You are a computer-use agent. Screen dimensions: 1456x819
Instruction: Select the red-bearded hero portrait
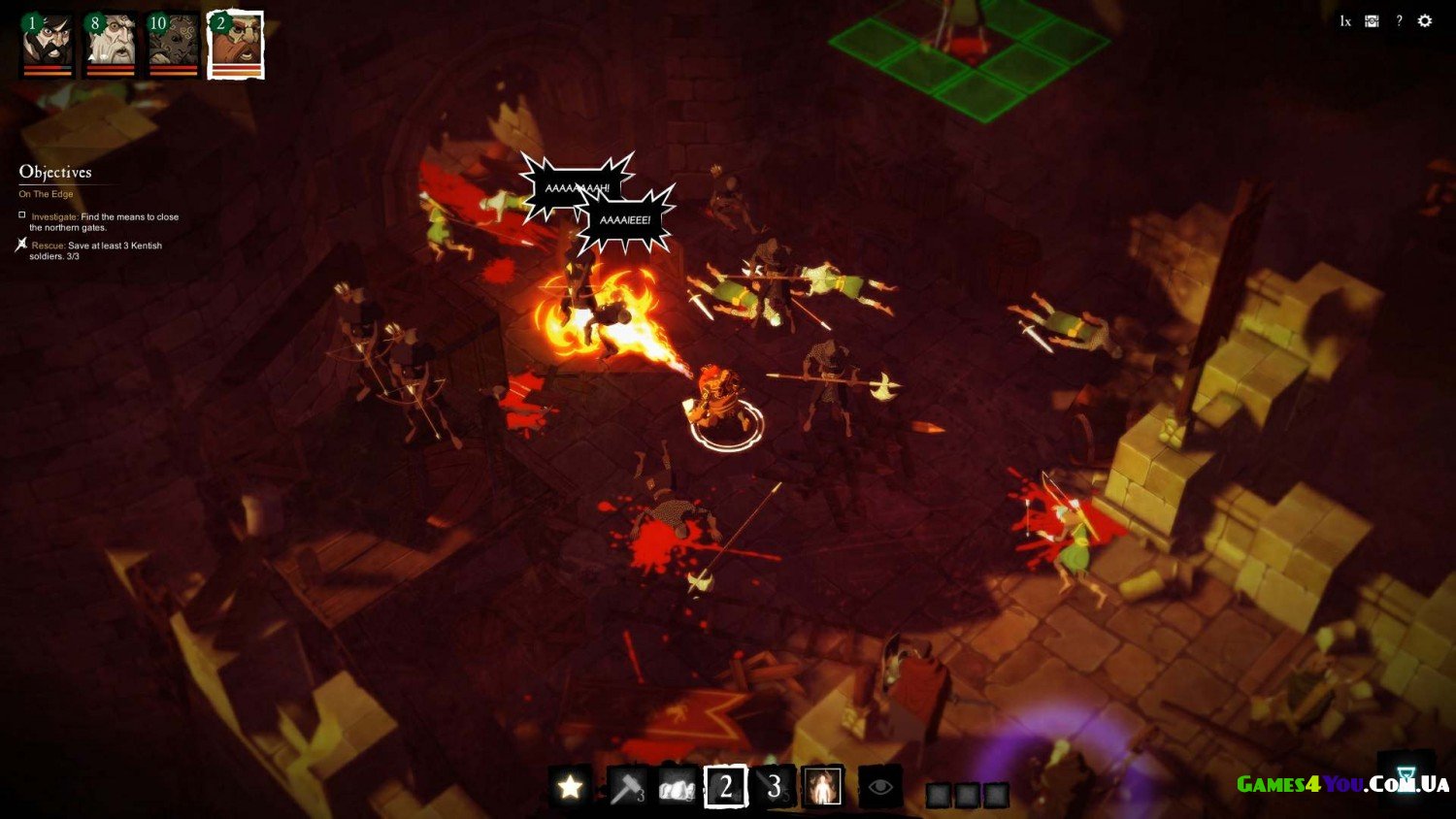tap(236, 45)
